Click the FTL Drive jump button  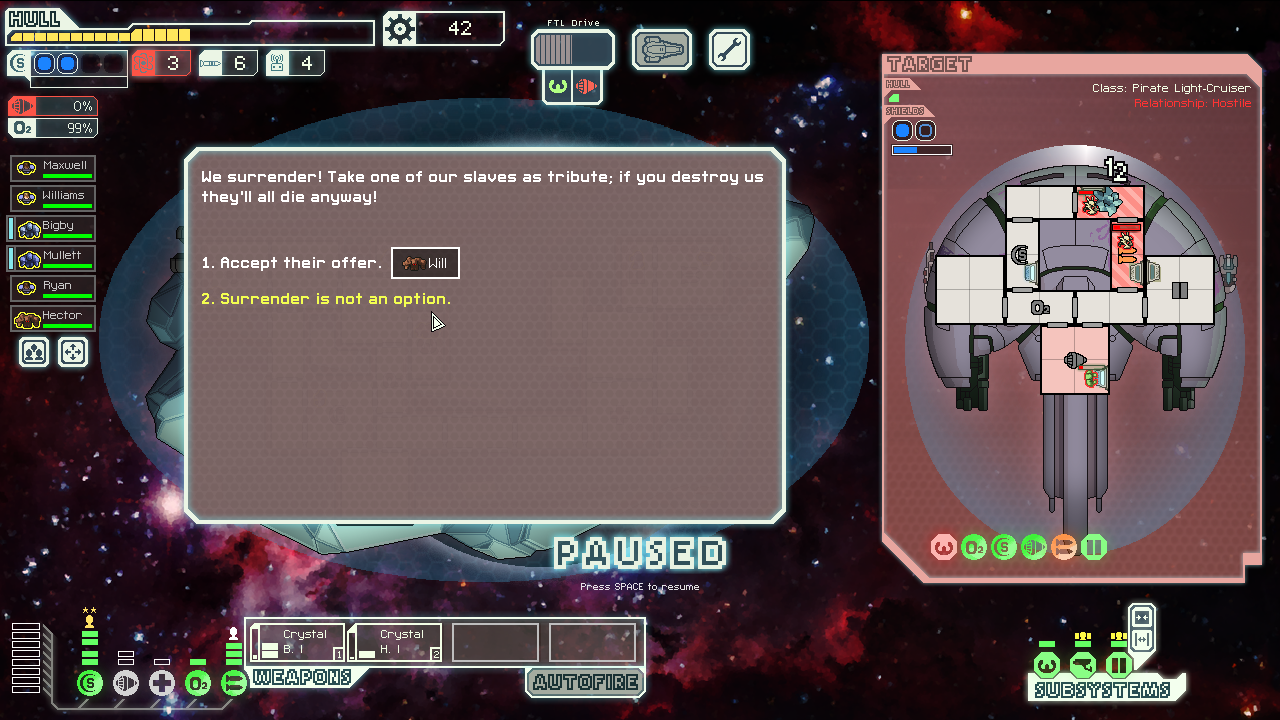click(572, 49)
